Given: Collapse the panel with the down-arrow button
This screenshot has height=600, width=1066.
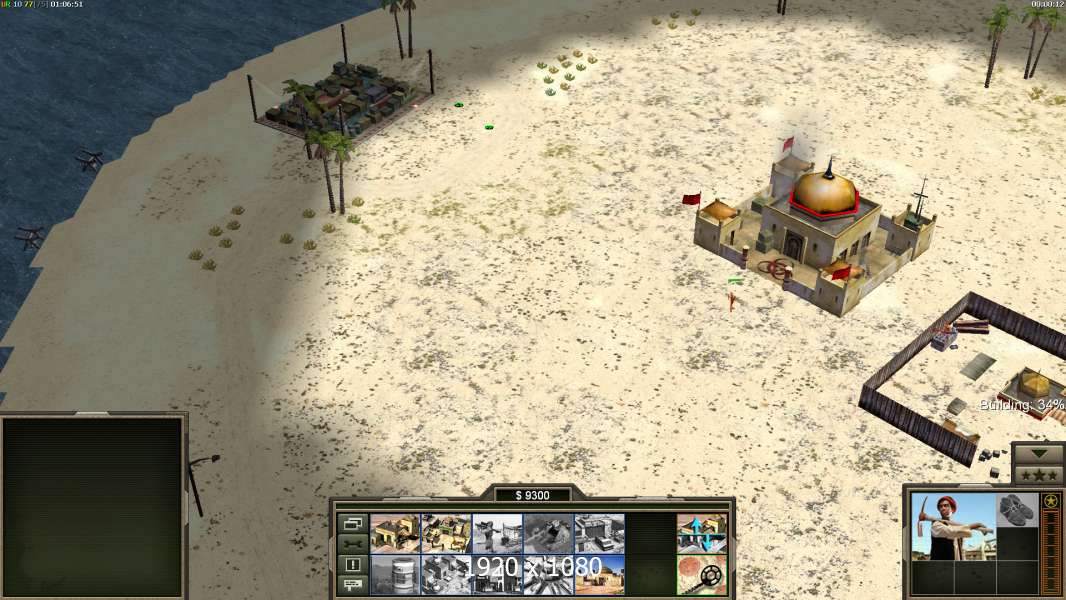Looking at the screenshot, I should 1038,453.
